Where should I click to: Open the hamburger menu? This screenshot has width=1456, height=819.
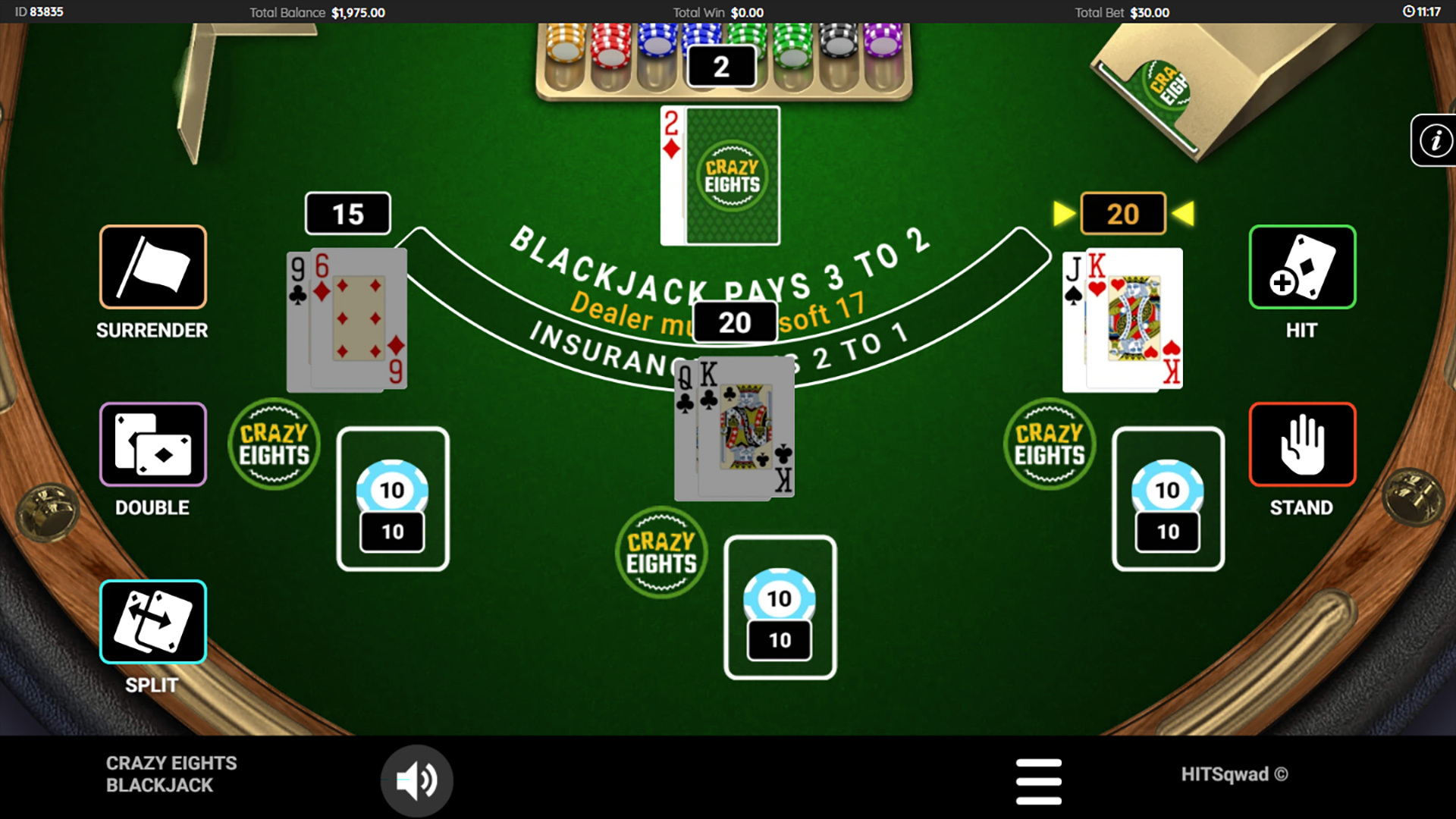[x=1039, y=780]
